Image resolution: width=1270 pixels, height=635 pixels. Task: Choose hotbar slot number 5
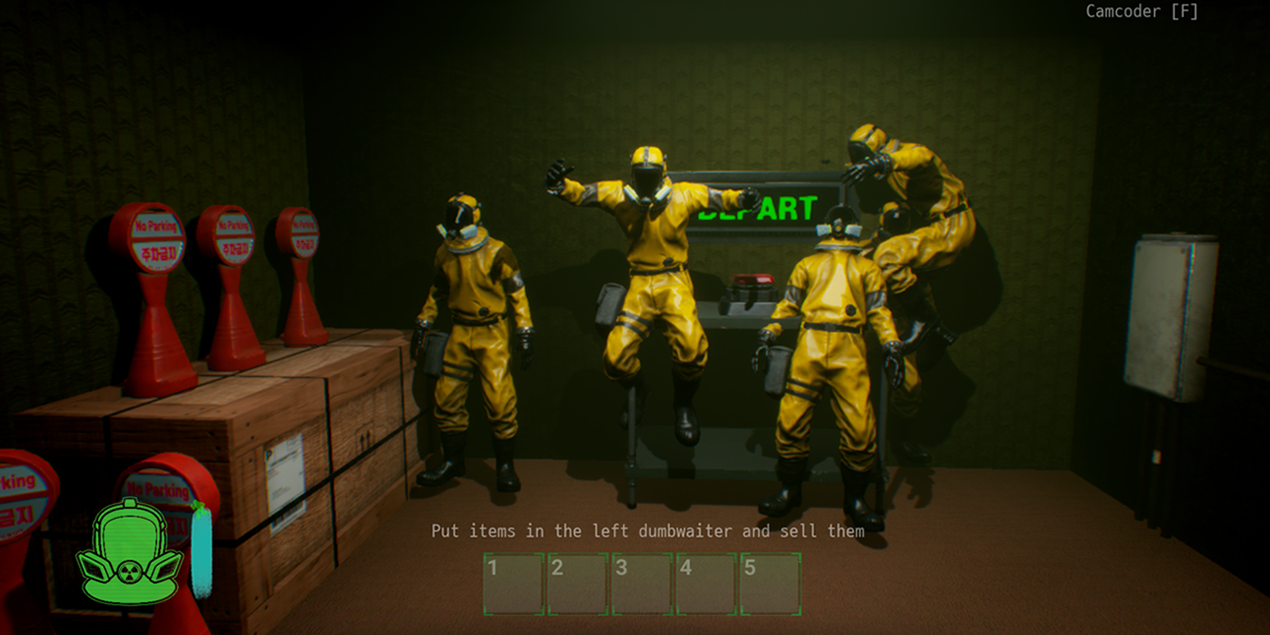point(770,584)
